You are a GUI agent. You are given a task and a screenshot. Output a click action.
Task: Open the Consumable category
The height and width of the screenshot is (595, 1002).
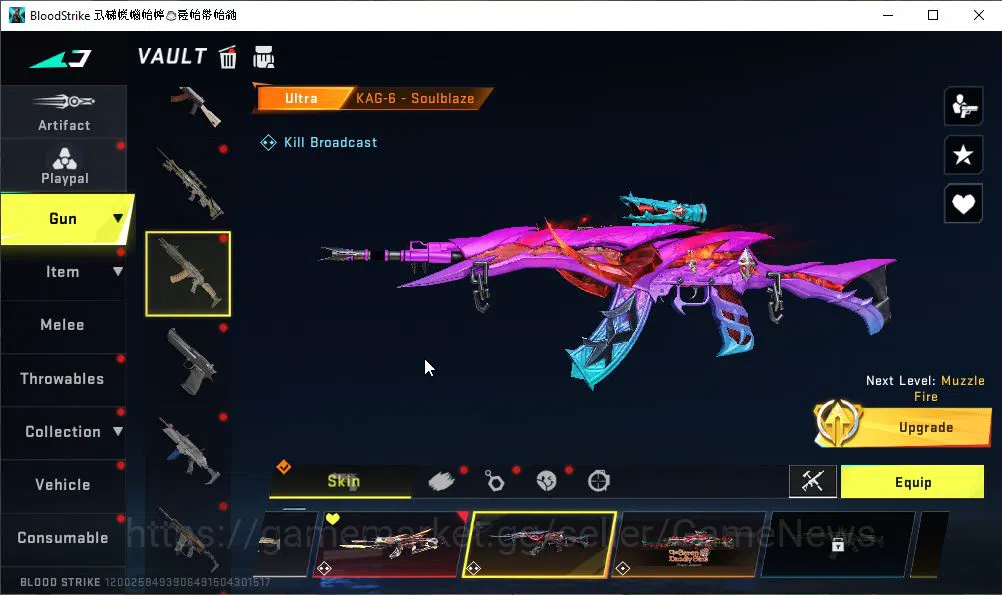coord(62,537)
